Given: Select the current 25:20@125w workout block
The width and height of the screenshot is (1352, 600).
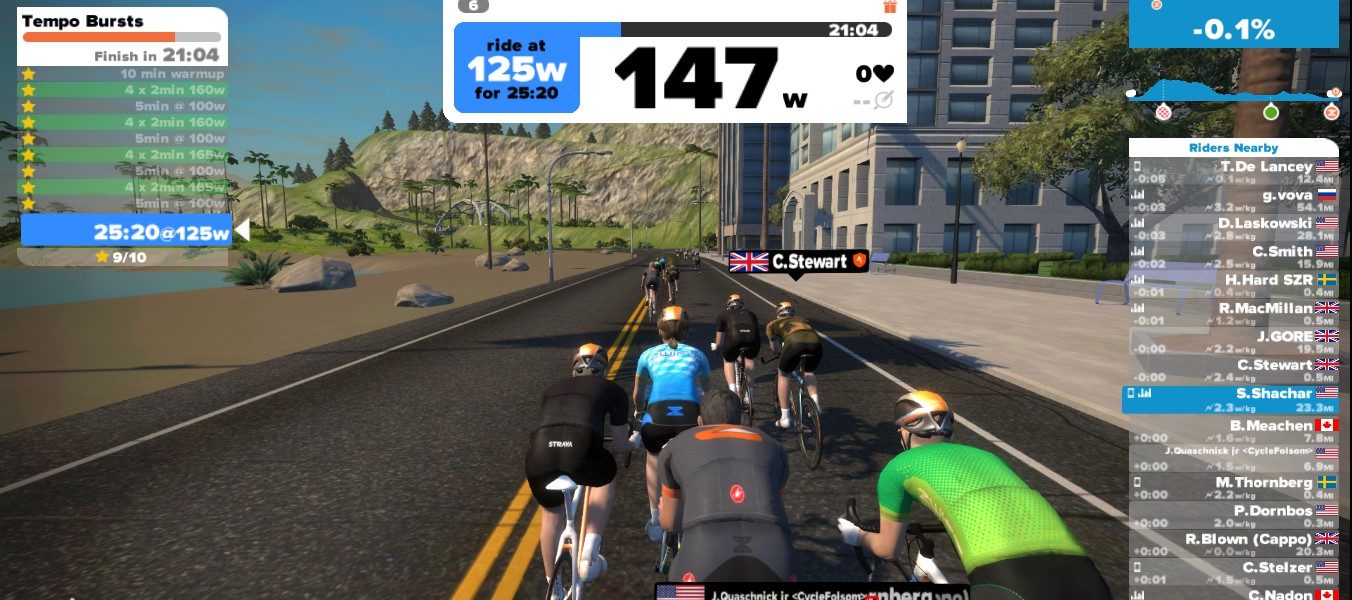Looking at the screenshot, I should [x=127, y=233].
